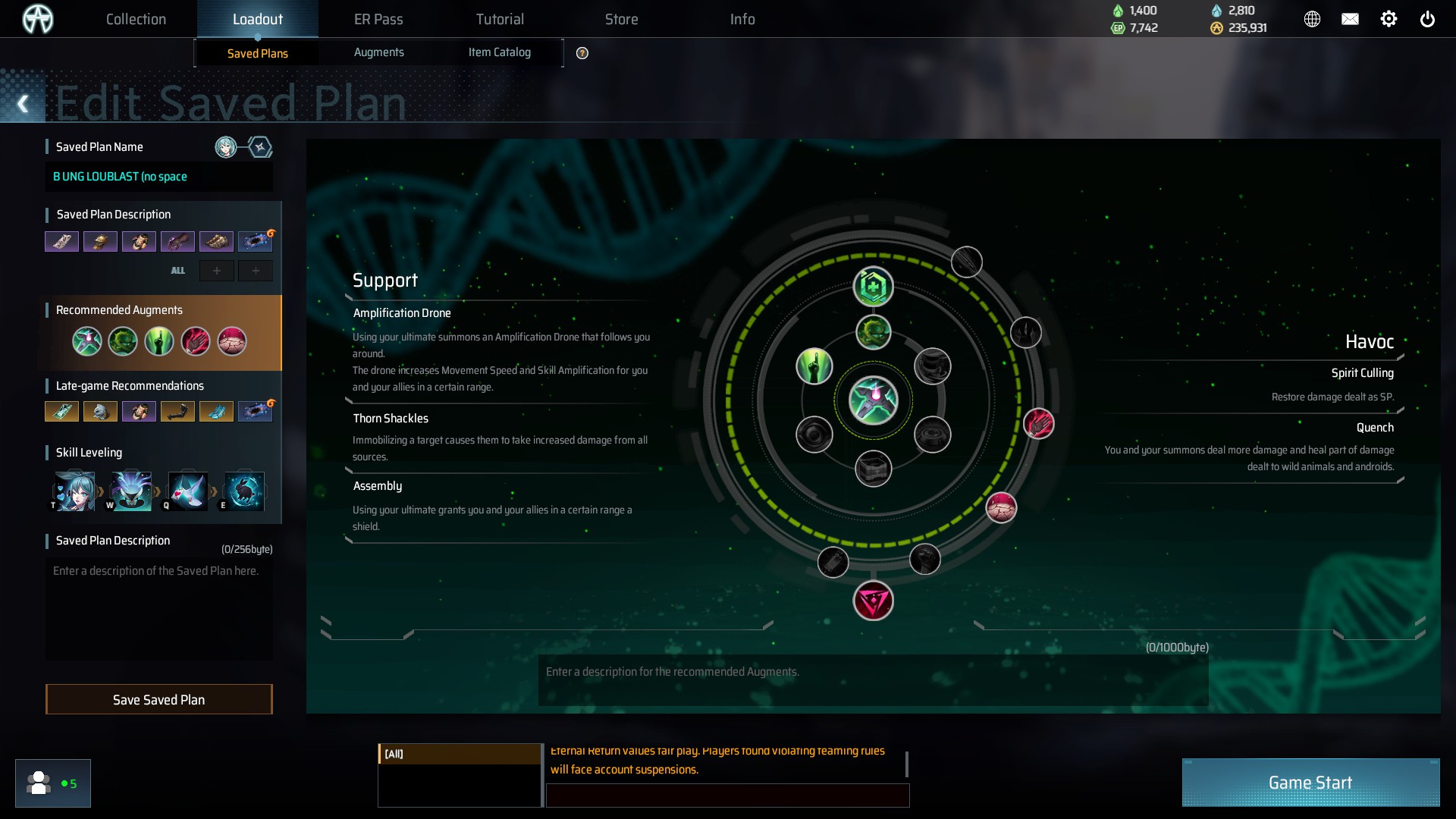Click the back arrow button
The width and height of the screenshot is (1456, 819).
(23, 104)
